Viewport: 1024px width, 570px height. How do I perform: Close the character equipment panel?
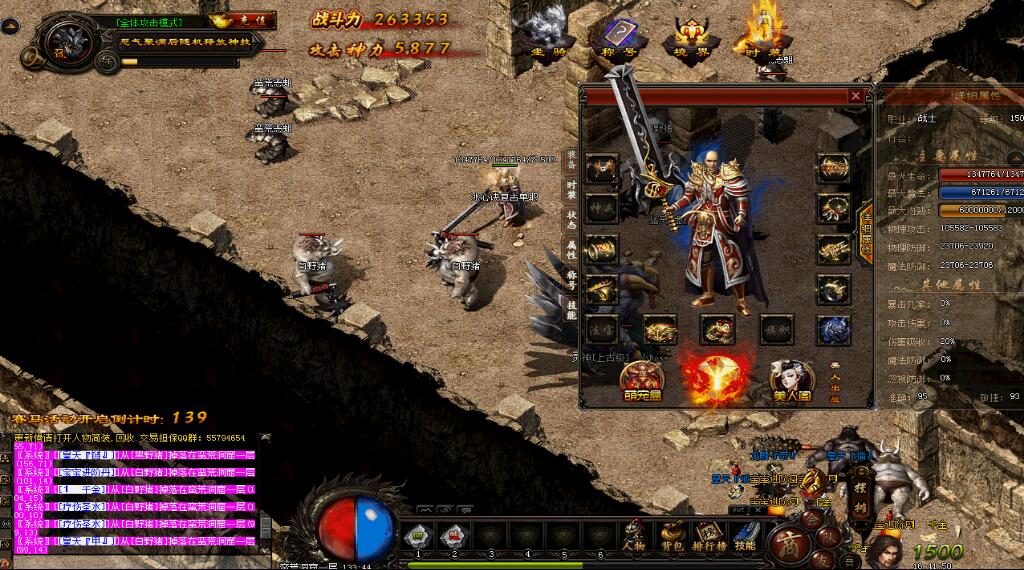[855, 96]
